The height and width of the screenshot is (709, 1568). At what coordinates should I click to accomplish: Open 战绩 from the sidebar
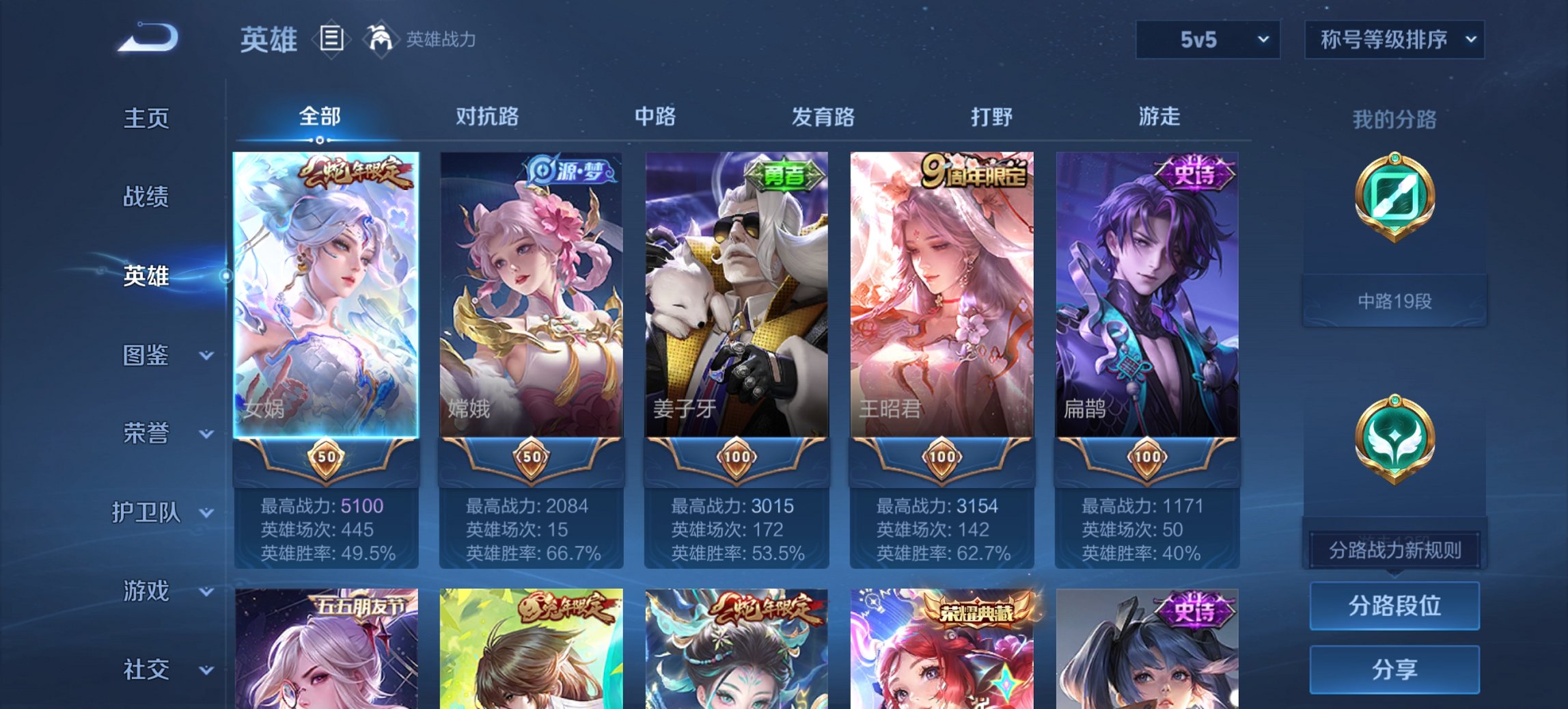(x=146, y=198)
